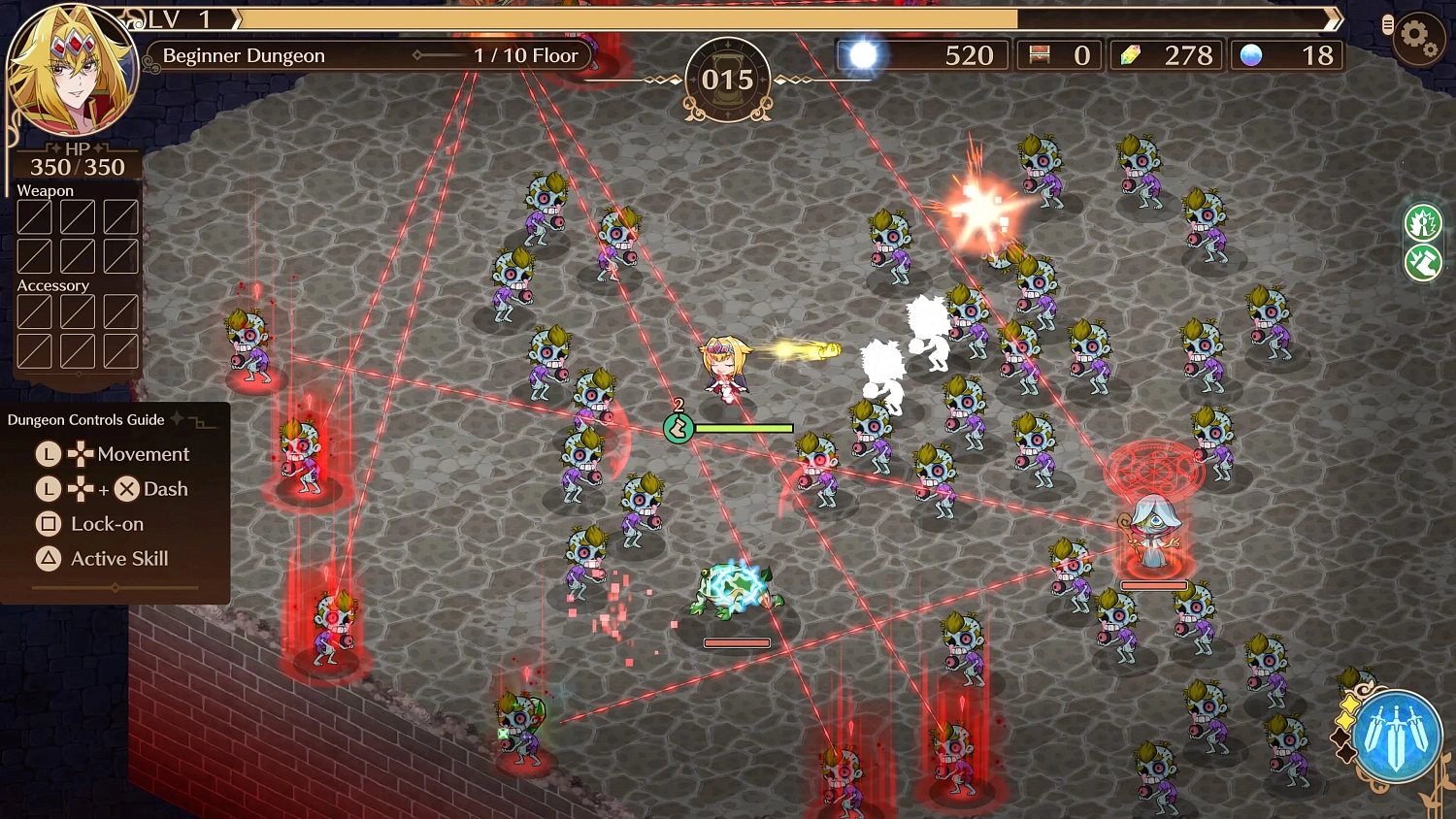Click the rainbow crystal currency icon
The width and height of the screenshot is (1456, 819).
coord(1132,55)
